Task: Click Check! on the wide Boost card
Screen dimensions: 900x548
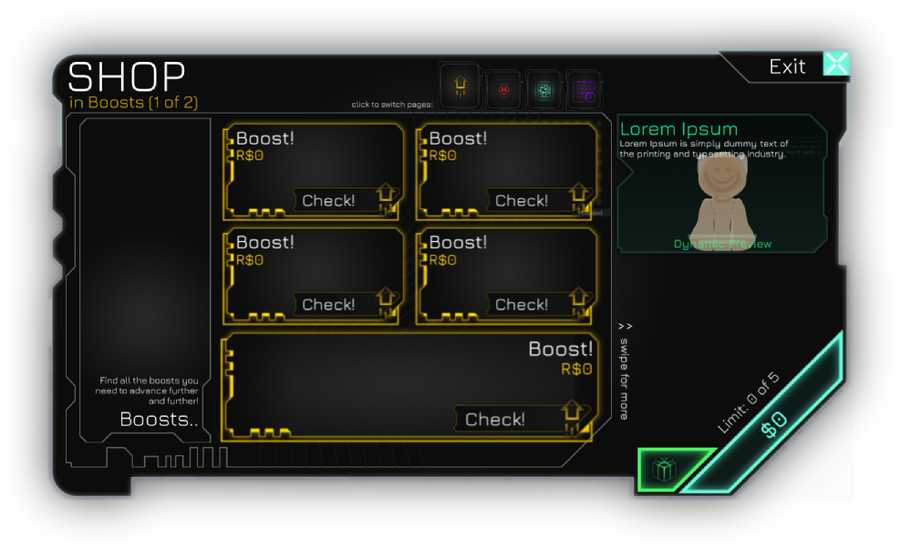Action: click(x=495, y=419)
